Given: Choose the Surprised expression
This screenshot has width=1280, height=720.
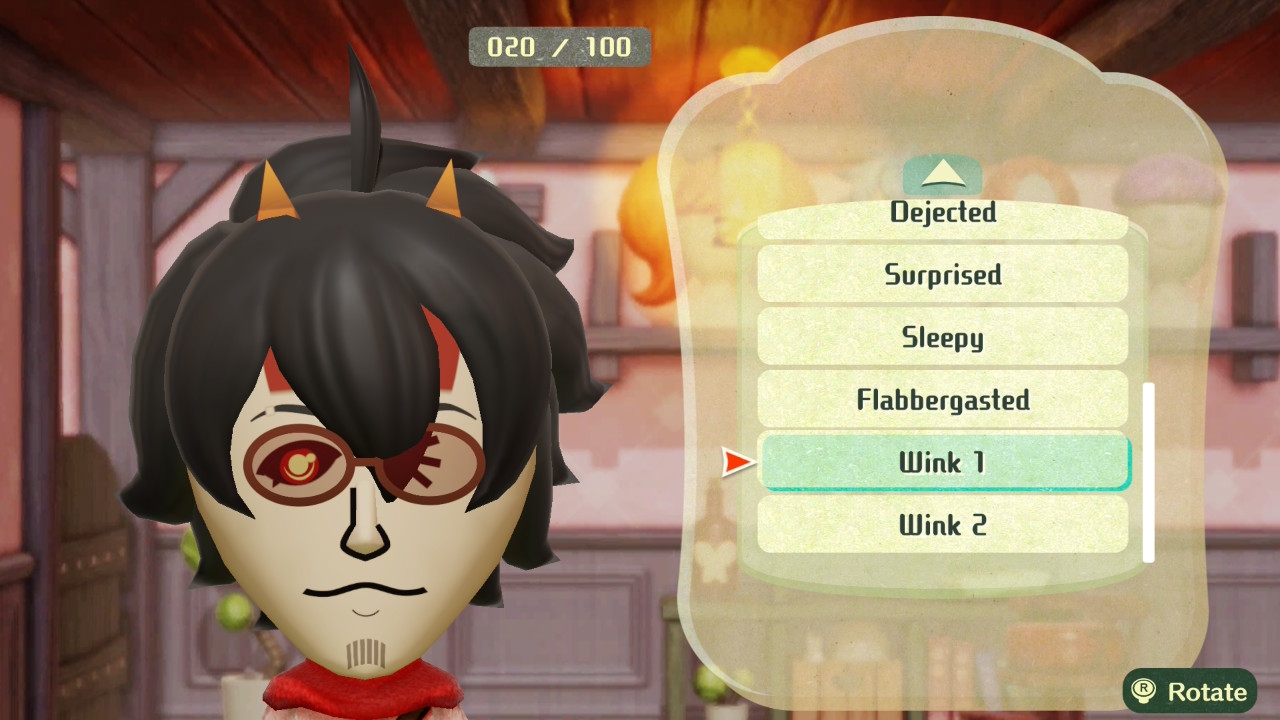Looking at the screenshot, I should (942, 274).
